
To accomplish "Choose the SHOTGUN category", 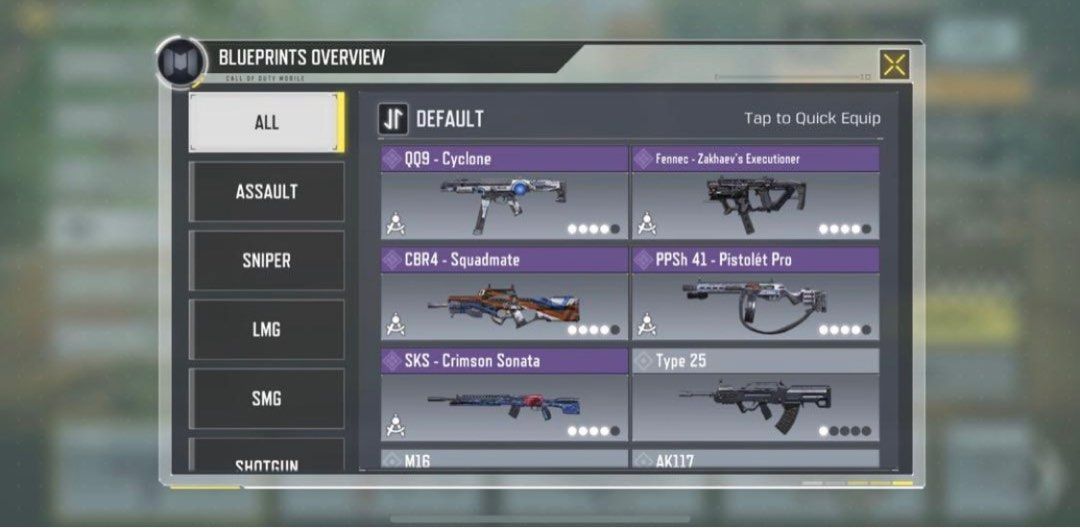I will 266,461.
